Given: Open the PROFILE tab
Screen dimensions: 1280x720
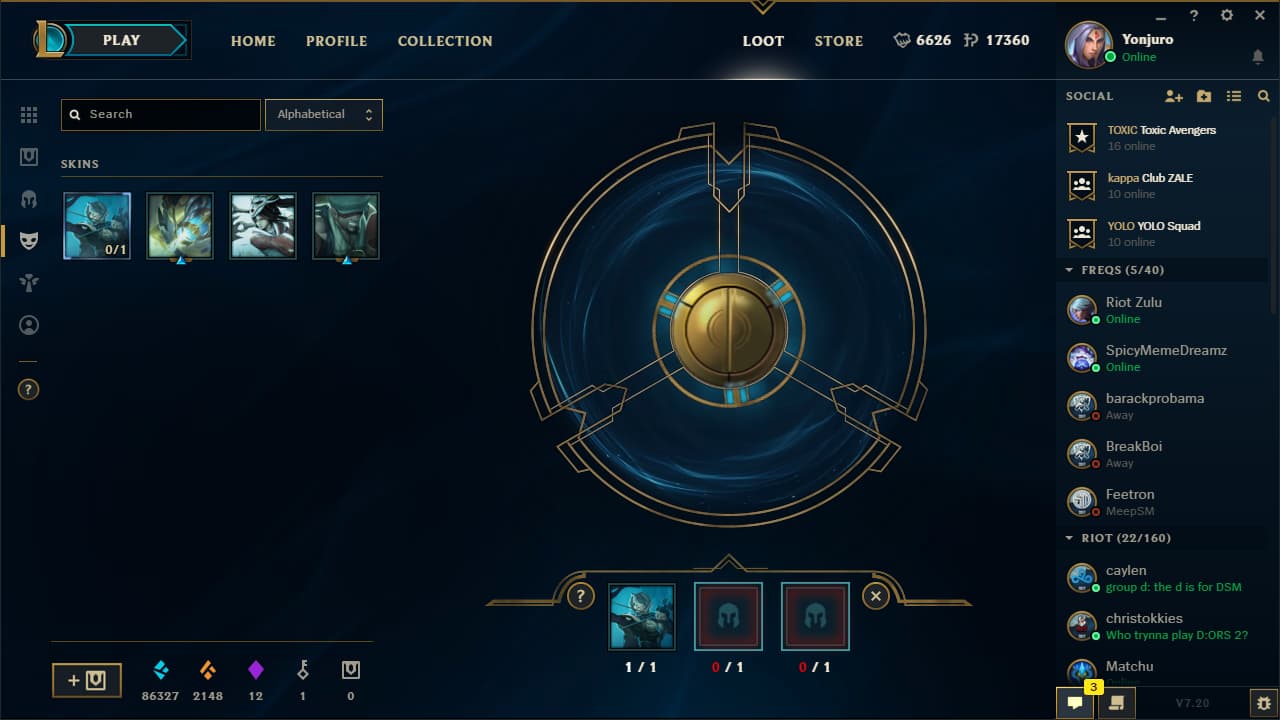Looking at the screenshot, I should [x=336, y=41].
